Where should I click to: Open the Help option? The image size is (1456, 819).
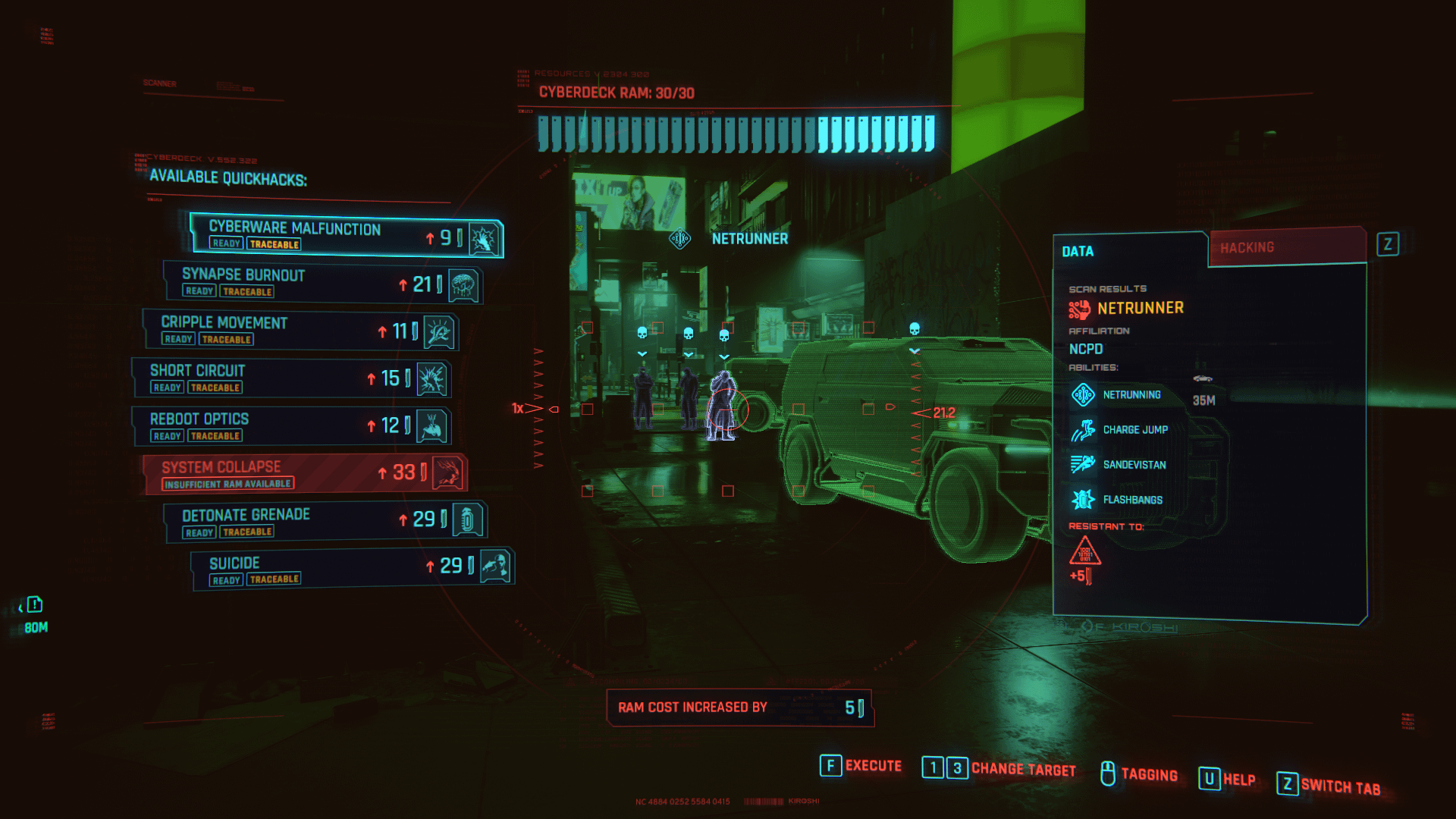tap(1238, 780)
